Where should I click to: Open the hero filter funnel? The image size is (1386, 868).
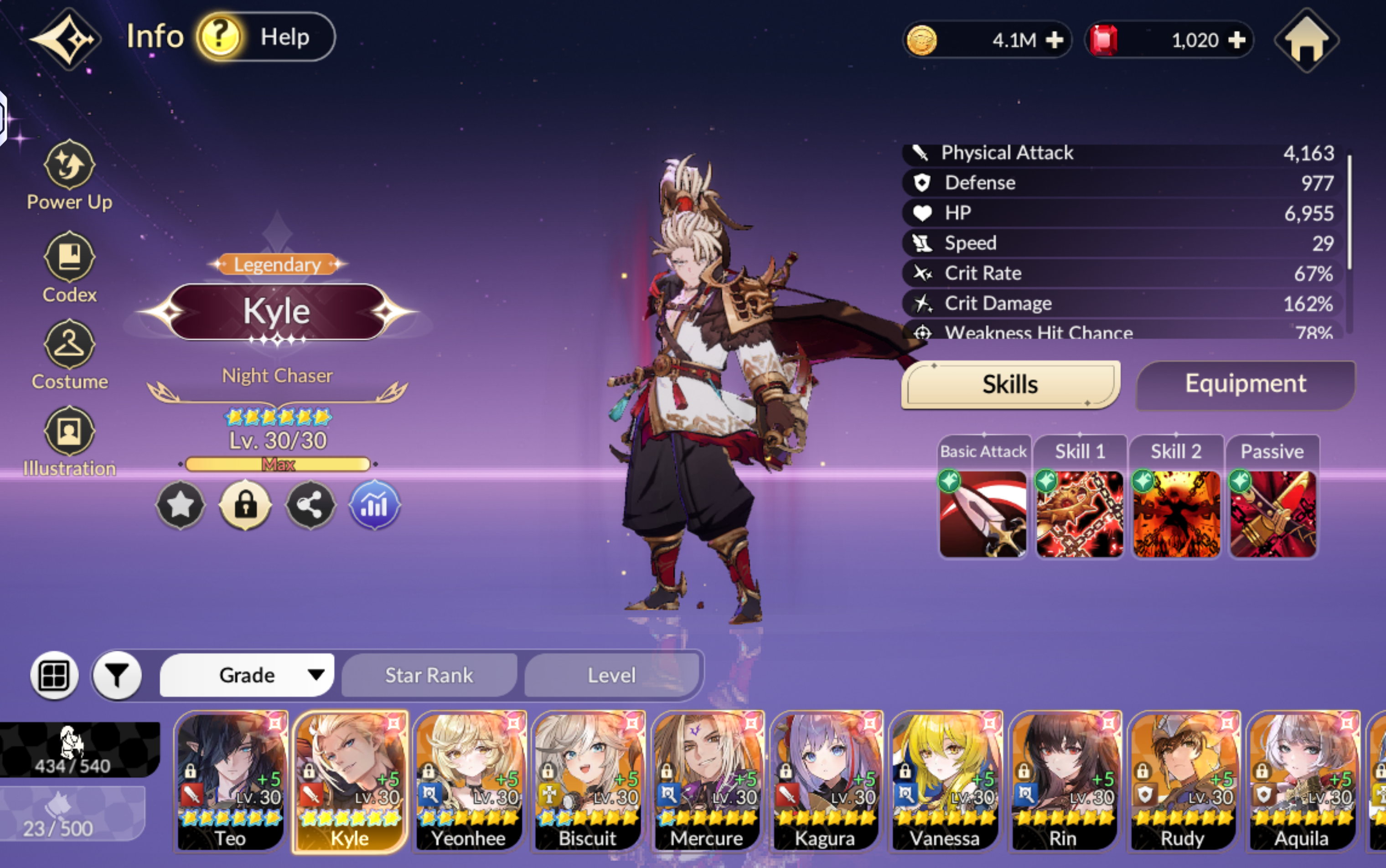(117, 676)
